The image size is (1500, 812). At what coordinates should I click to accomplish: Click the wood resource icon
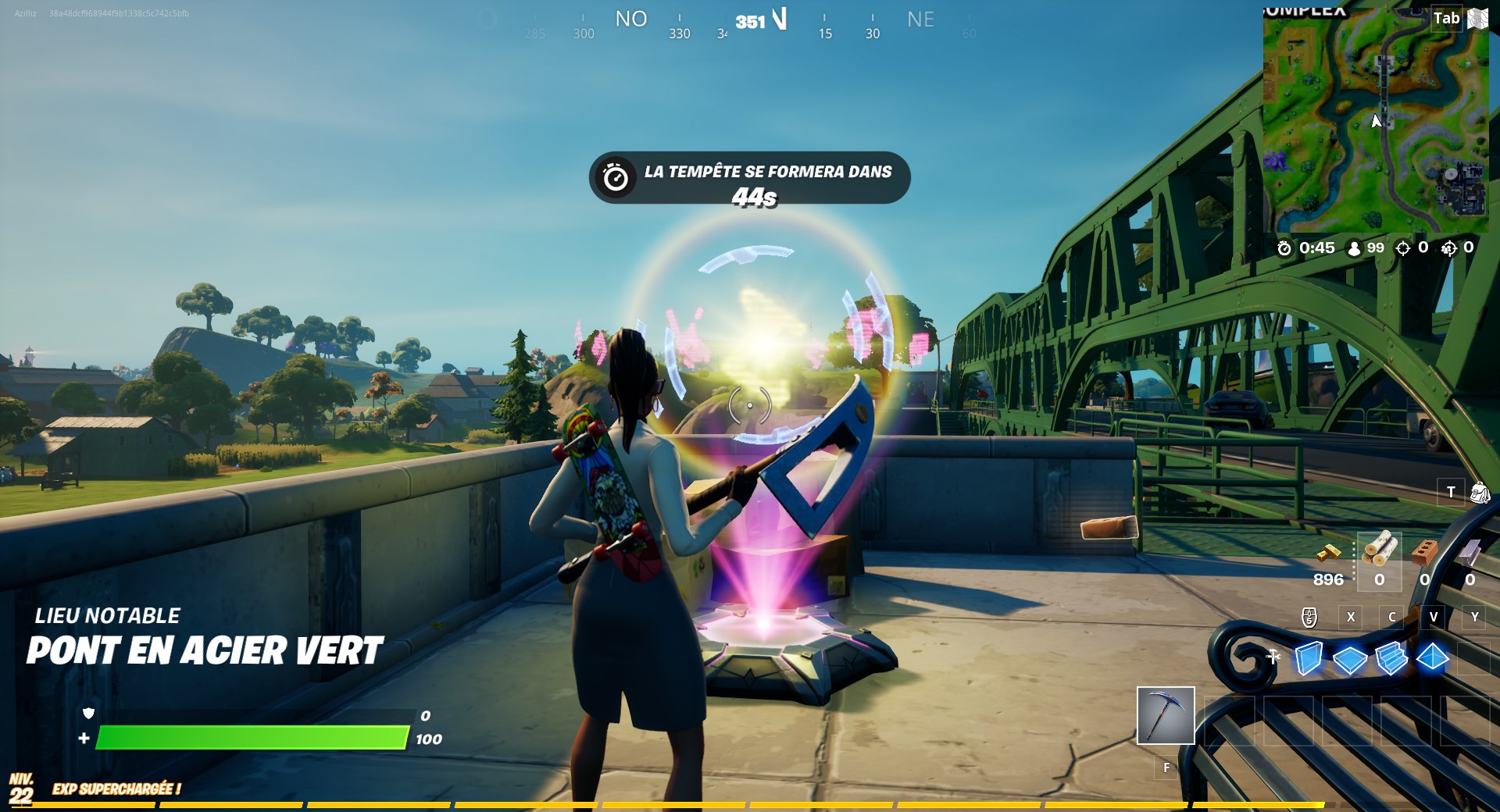(x=1379, y=547)
